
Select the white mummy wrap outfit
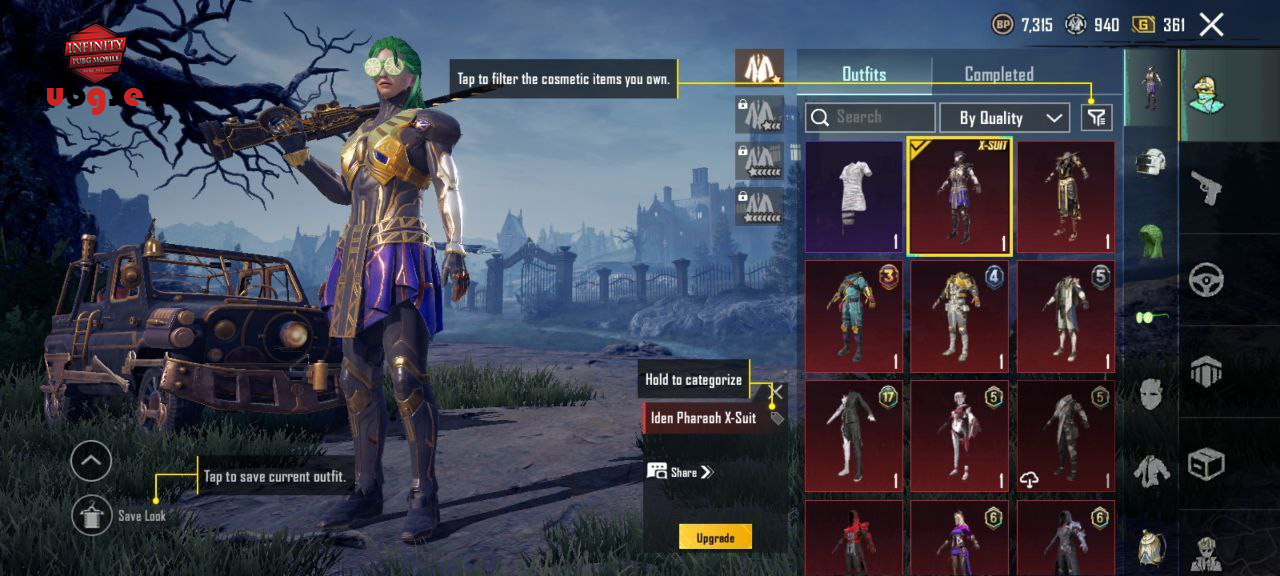[854, 197]
